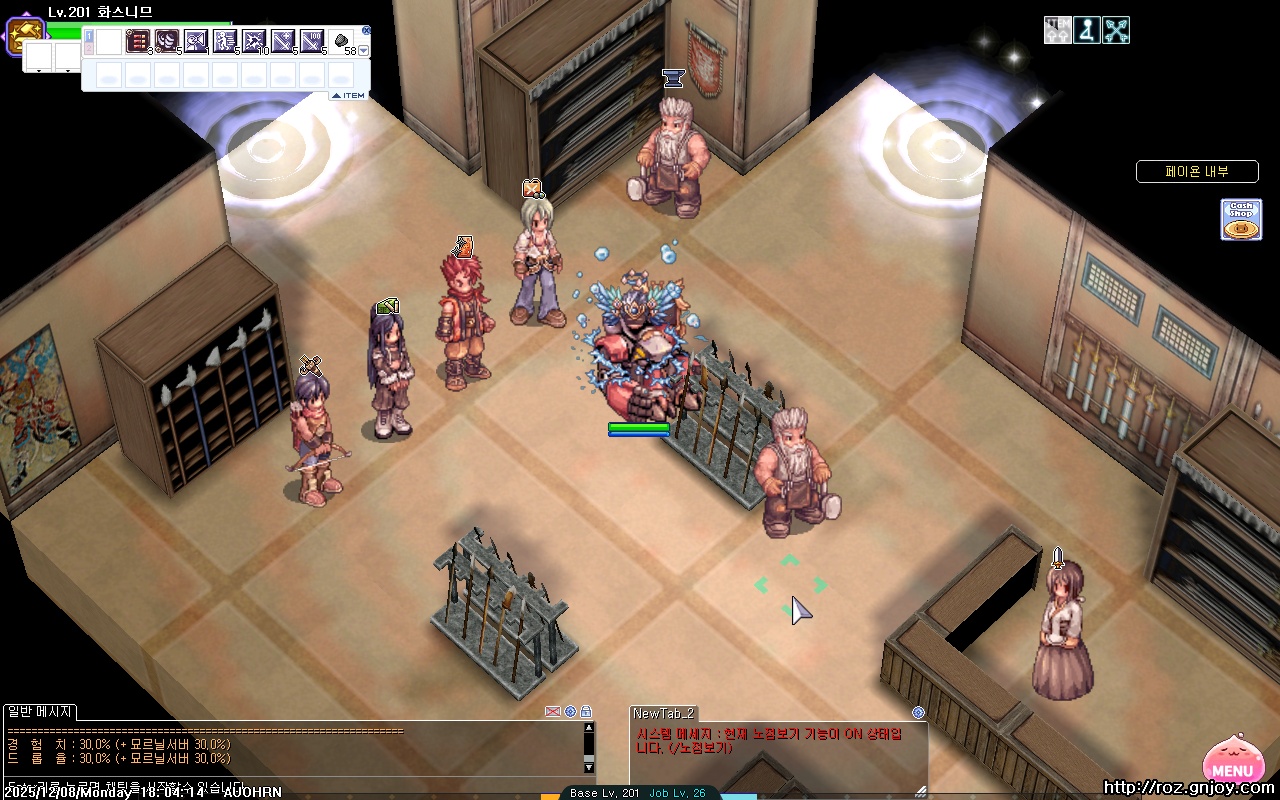The image size is (1280, 800).
Task: Open the pink MENU button
Action: (1231, 762)
